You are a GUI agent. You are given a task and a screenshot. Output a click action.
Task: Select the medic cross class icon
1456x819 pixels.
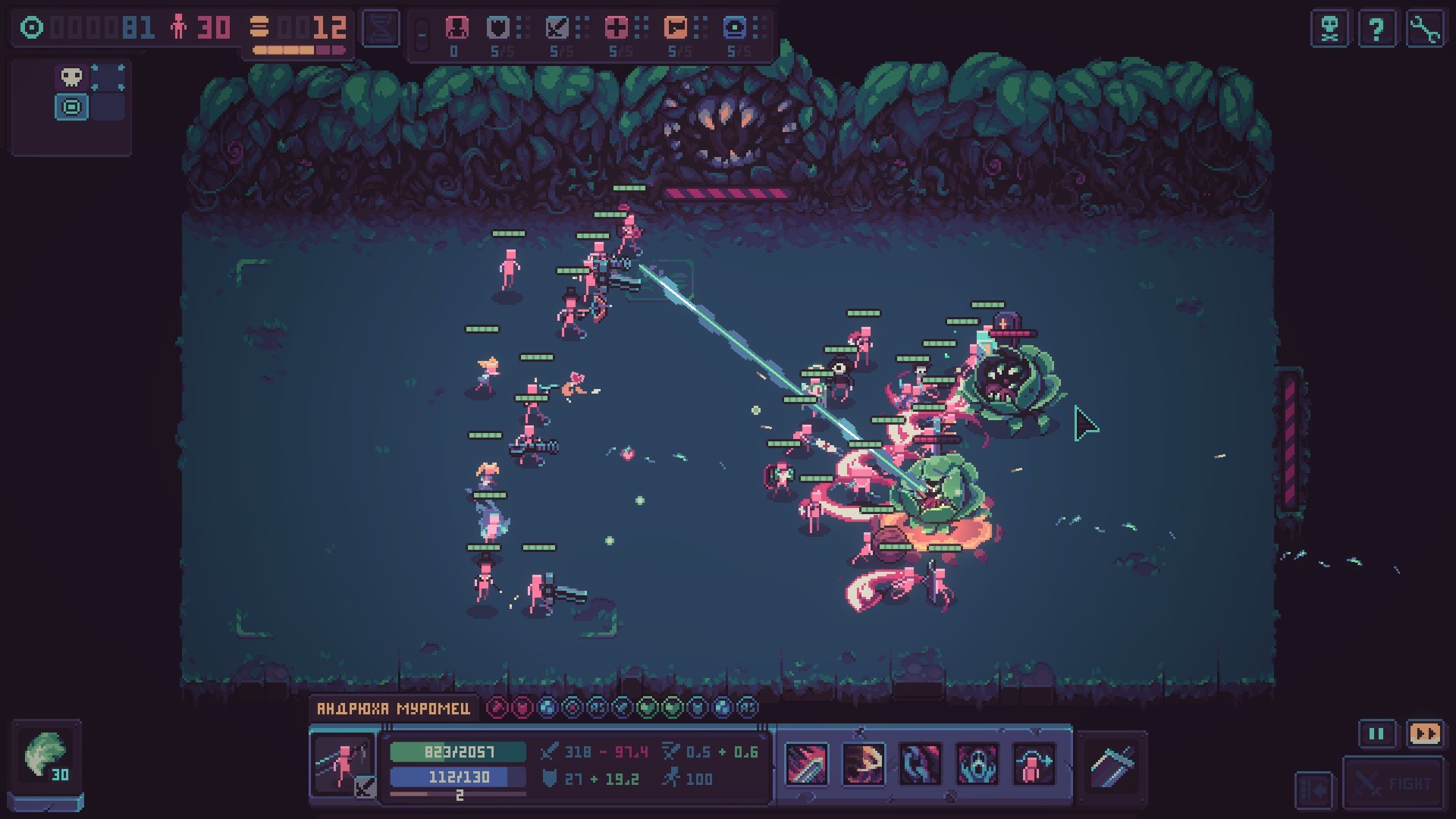616,28
